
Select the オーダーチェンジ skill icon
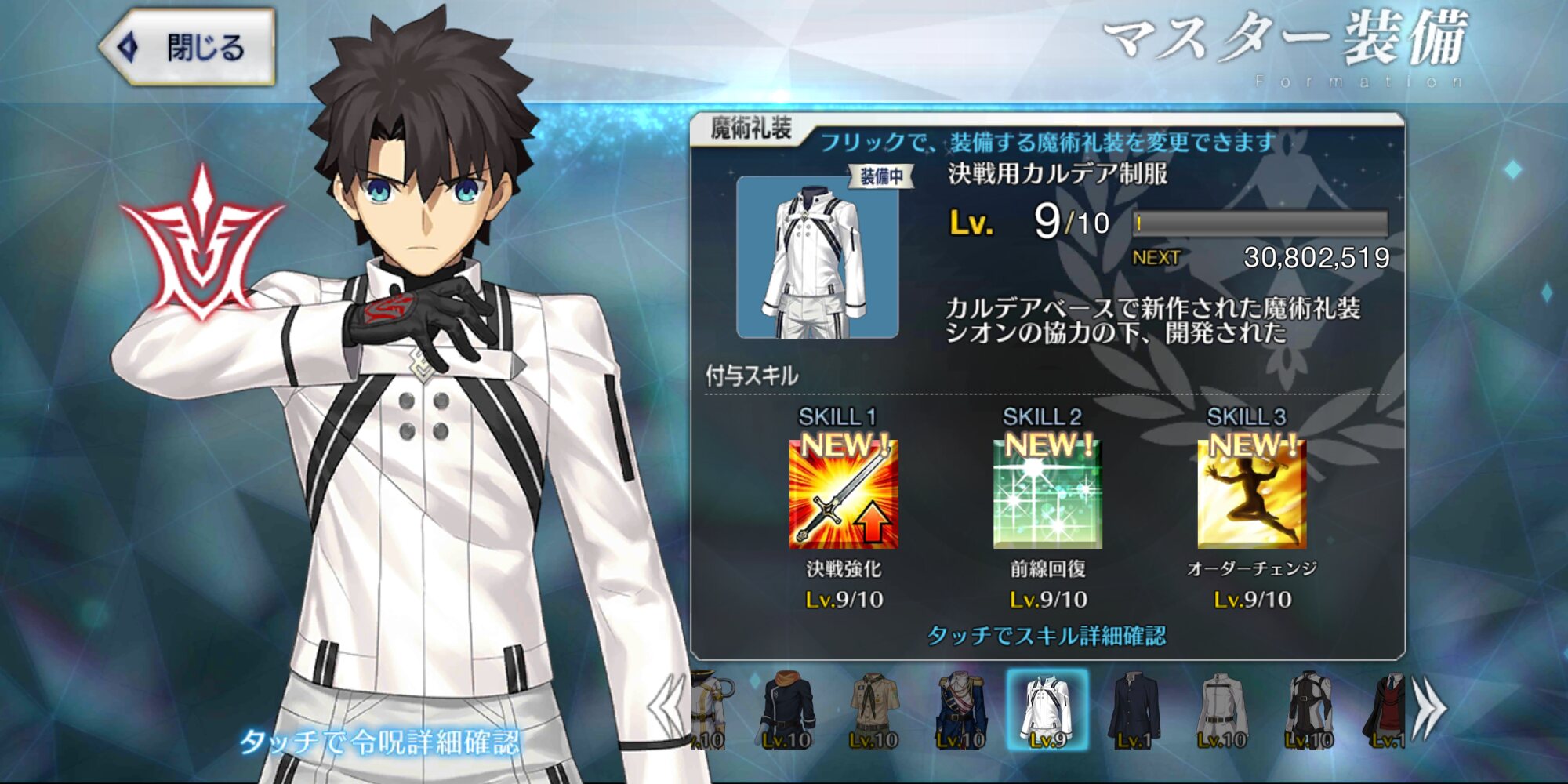[x=1252, y=494]
